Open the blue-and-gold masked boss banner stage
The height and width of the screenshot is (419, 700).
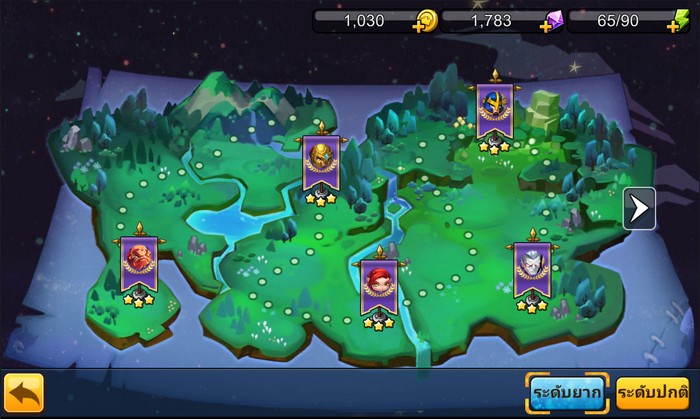coord(494,112)
